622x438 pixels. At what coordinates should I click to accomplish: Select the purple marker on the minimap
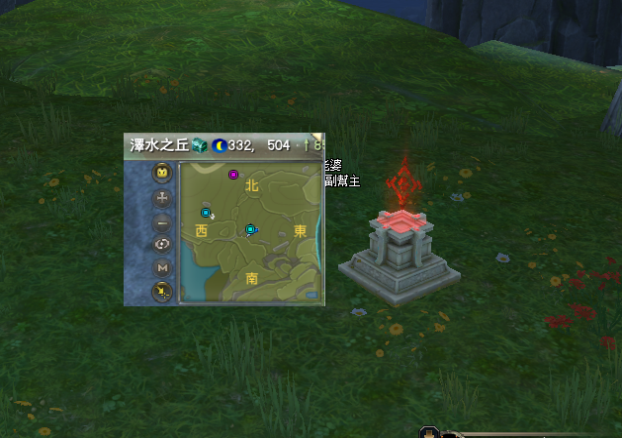[x=233, y=175]
